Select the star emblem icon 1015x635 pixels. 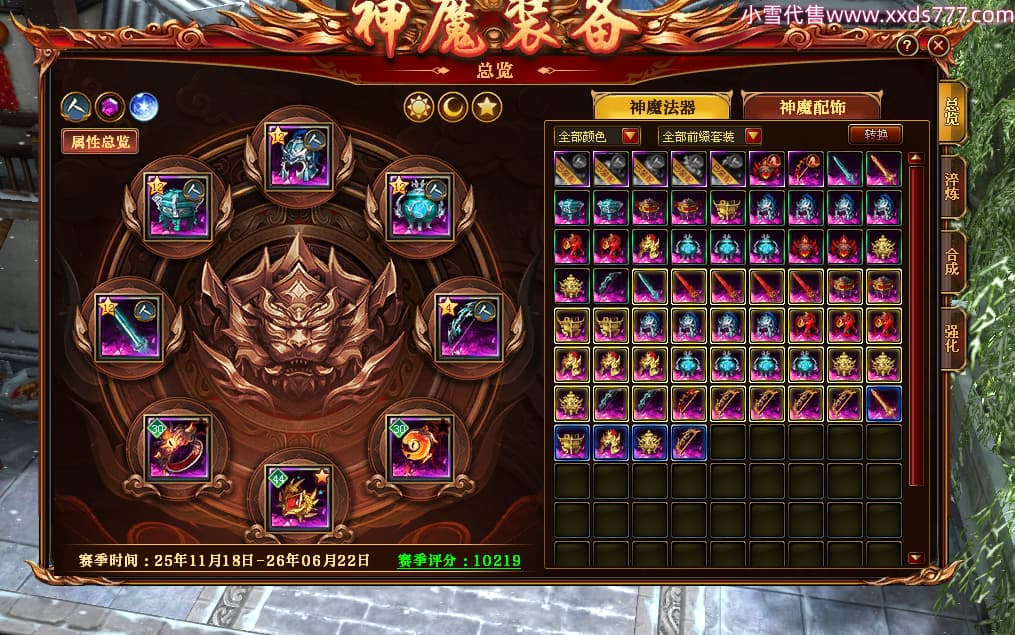click(x=487, y=106)
